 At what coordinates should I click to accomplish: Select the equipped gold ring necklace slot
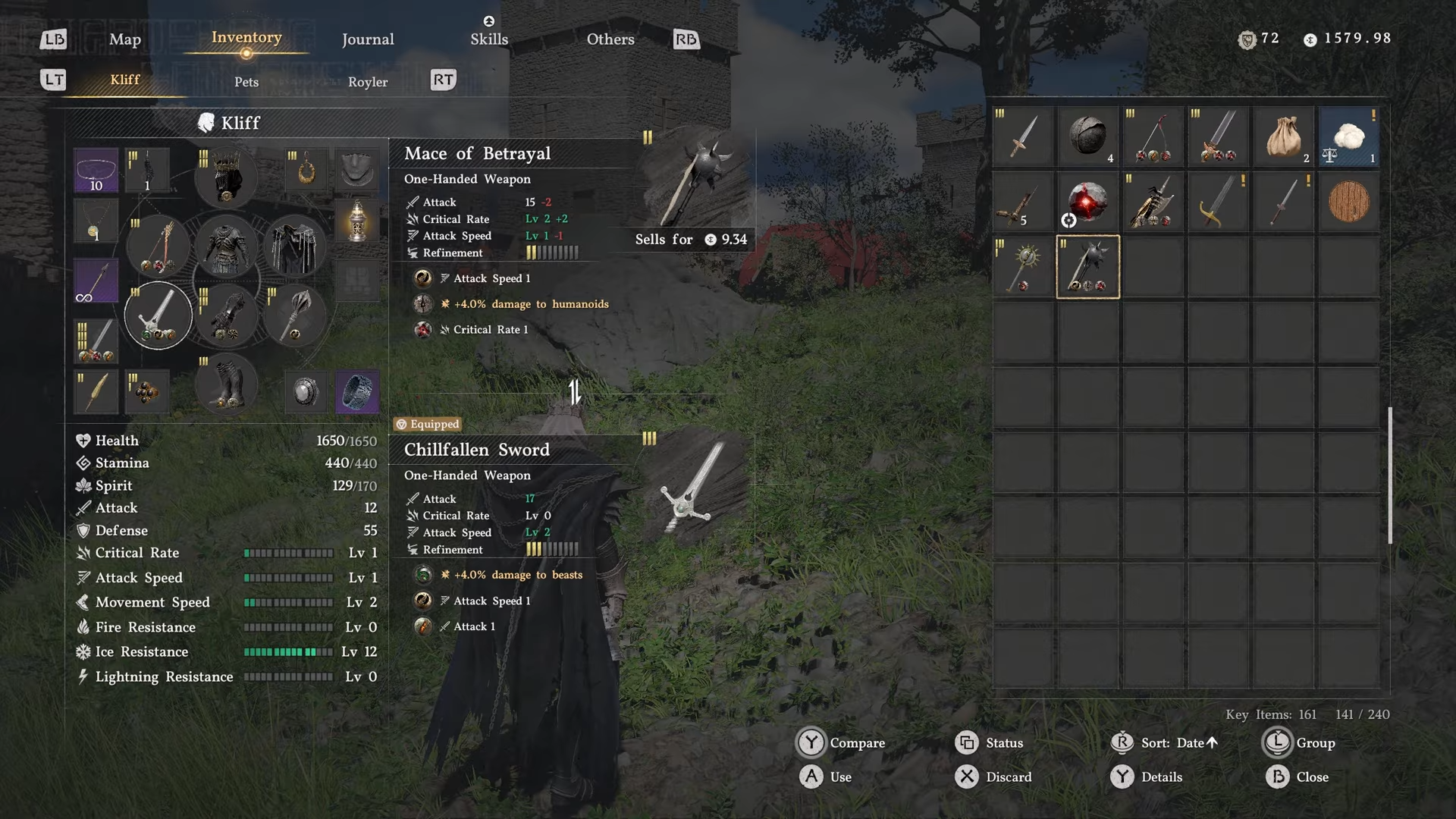click(x=306, y=171)
